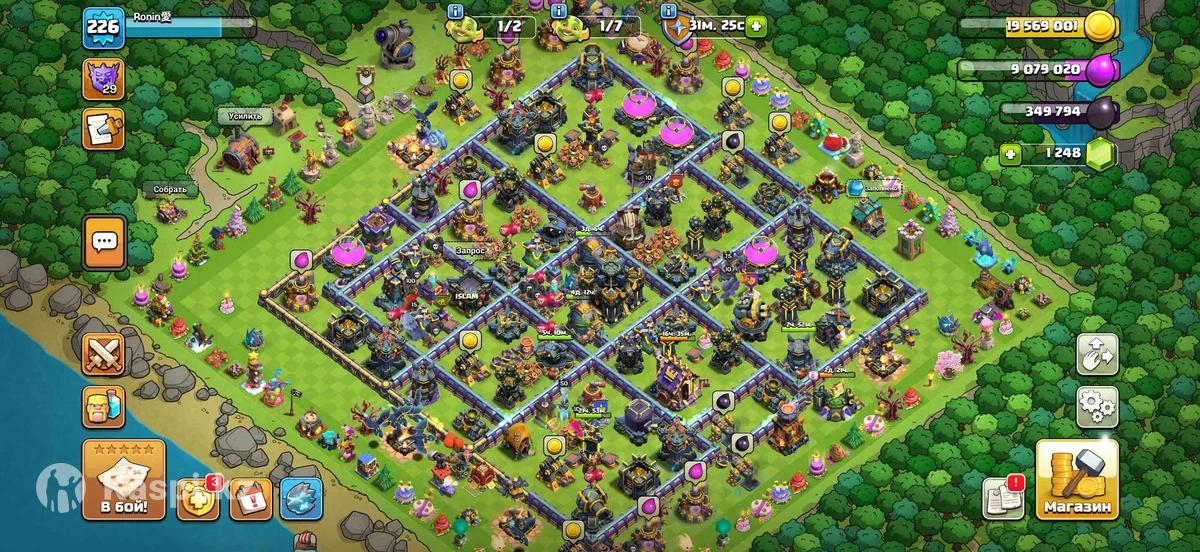Open the level 226 player profile badge

(104, 27)
